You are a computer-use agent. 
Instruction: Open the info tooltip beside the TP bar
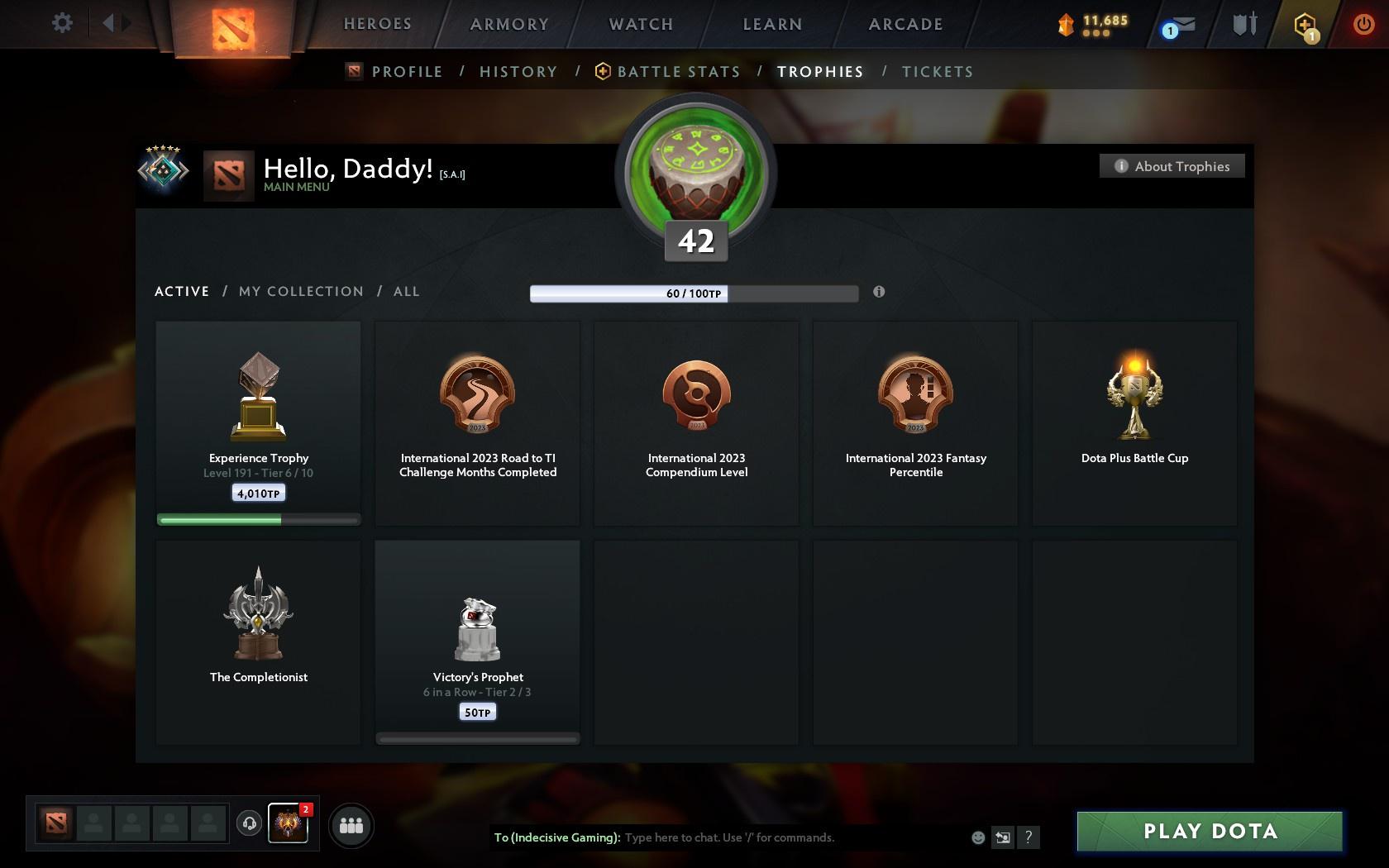[879, 292]
